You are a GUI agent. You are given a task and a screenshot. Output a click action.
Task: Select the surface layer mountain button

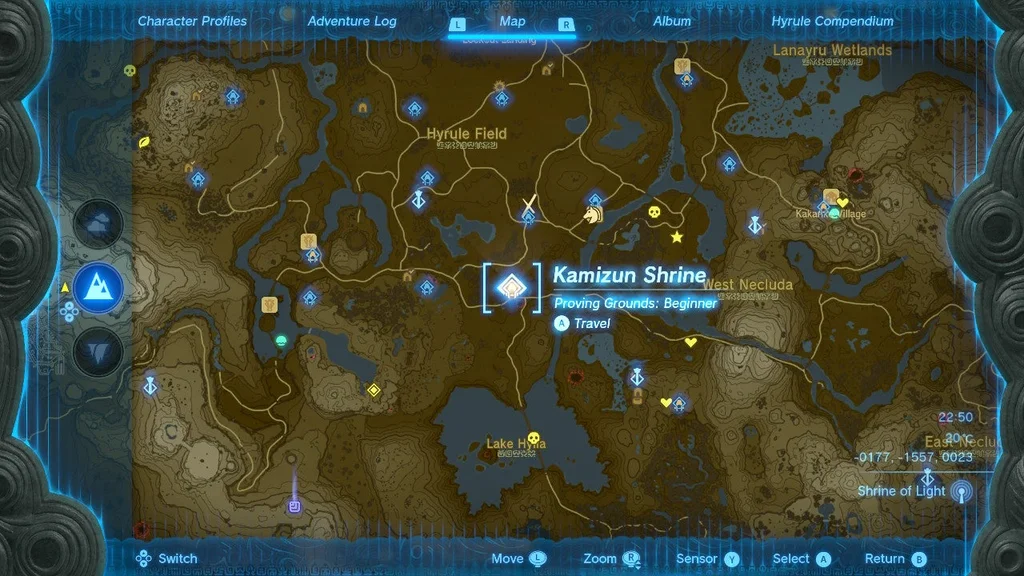[98, 289]
